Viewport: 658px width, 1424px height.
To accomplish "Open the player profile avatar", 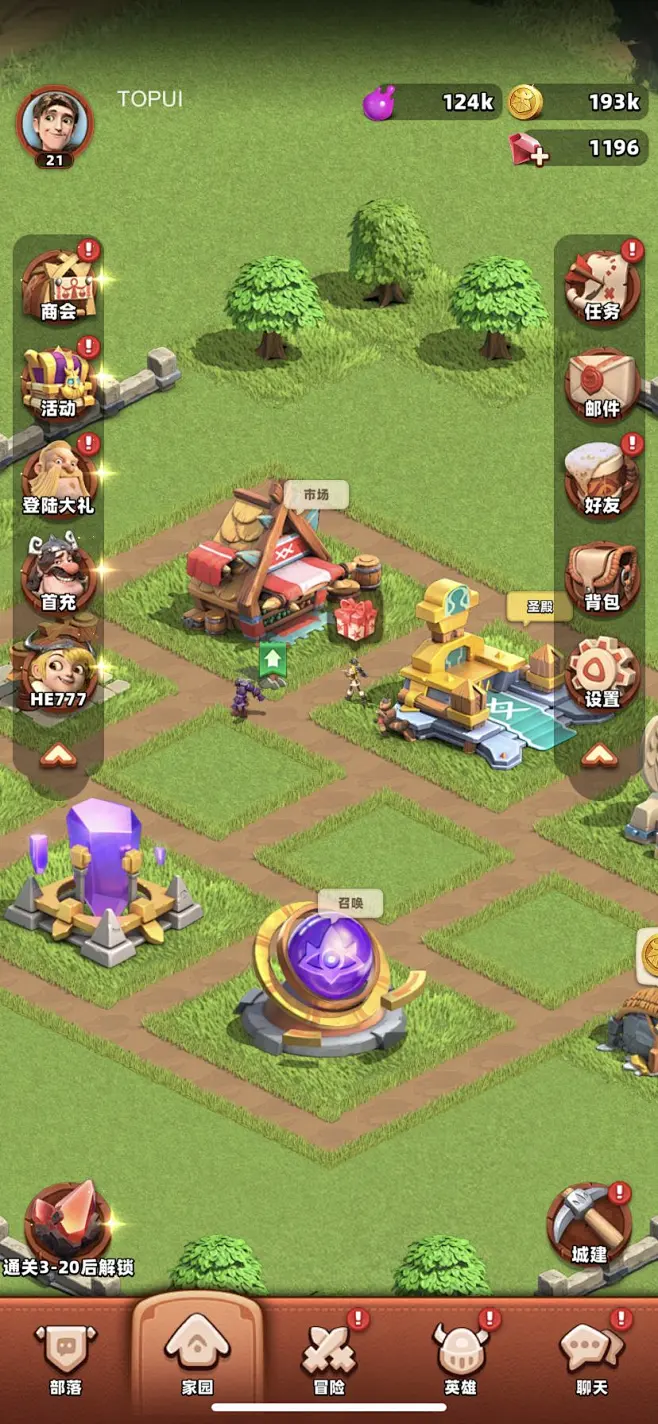I will tap(54, 123).
